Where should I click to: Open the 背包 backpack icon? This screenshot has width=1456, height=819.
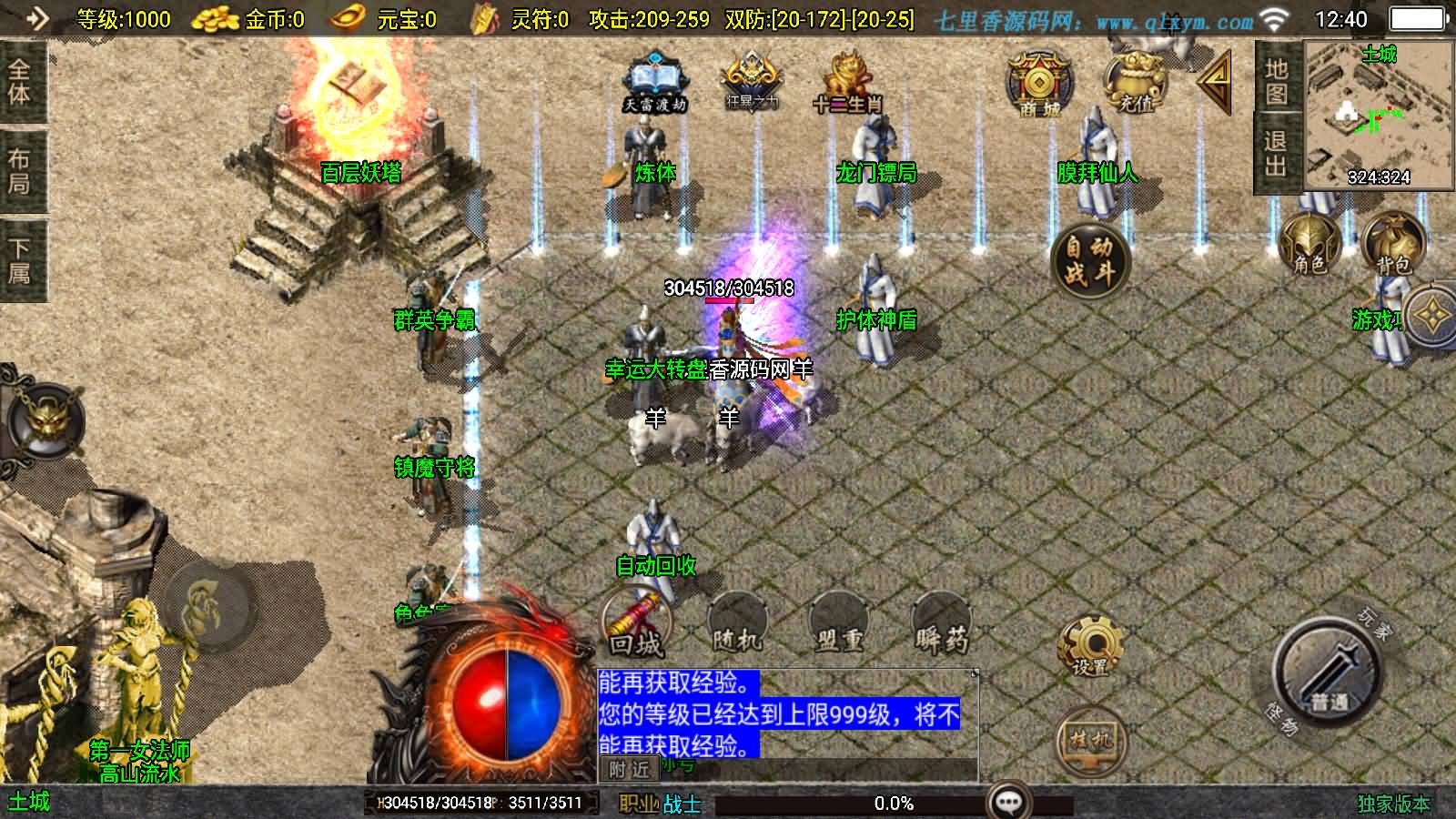1390,239
